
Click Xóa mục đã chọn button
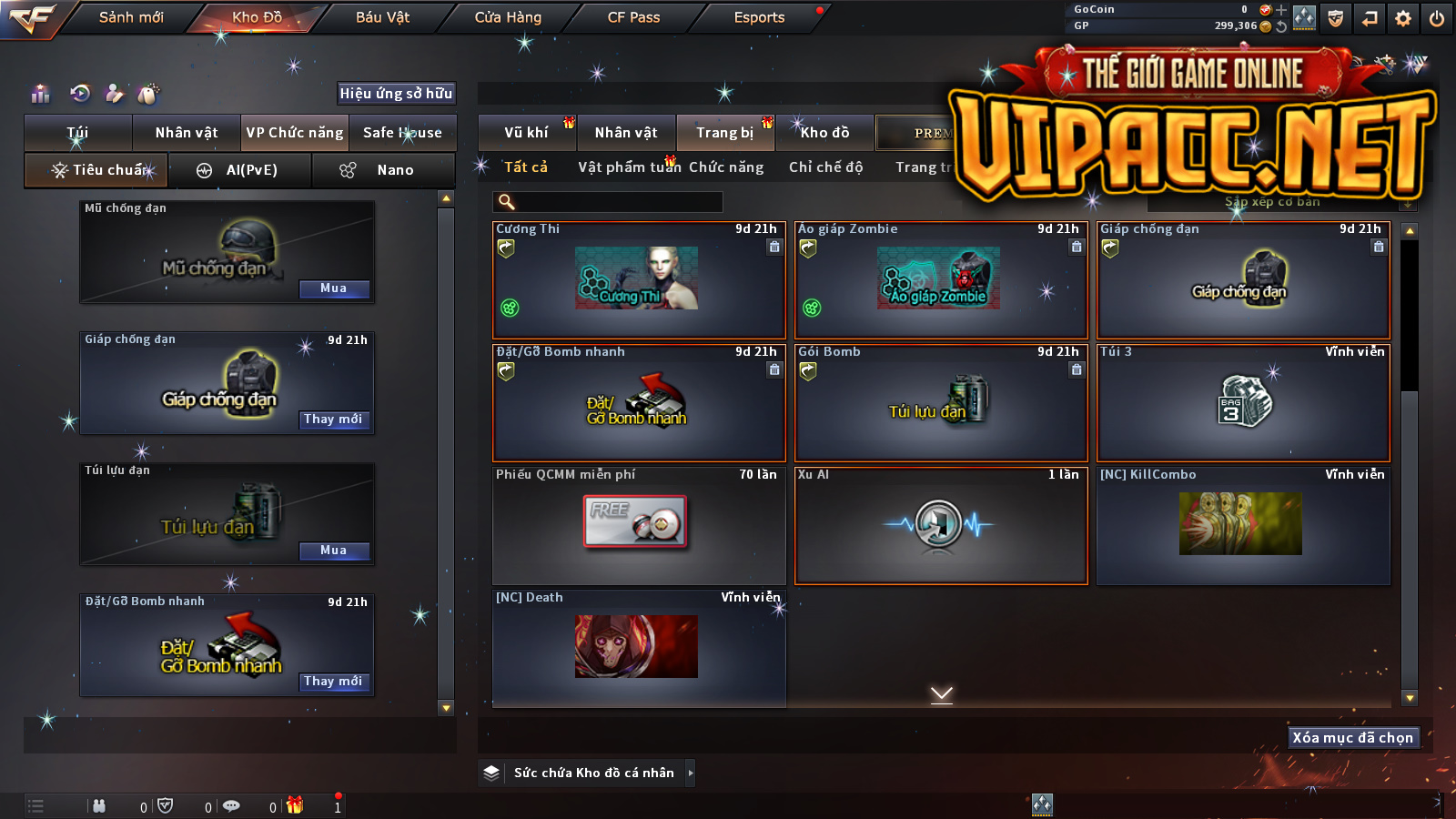point(1353,738)
